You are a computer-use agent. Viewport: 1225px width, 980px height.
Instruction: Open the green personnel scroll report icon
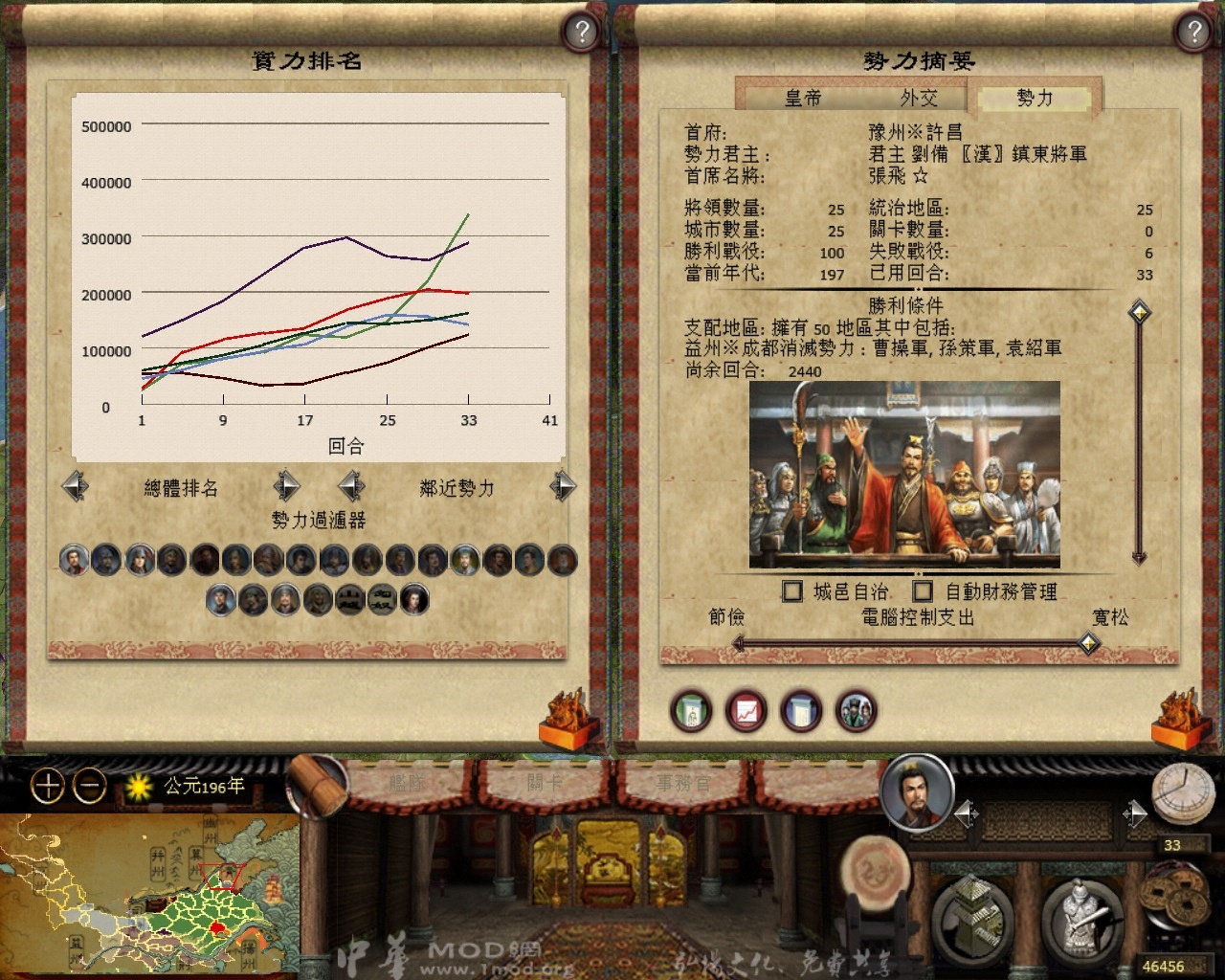tap(691, 712)
